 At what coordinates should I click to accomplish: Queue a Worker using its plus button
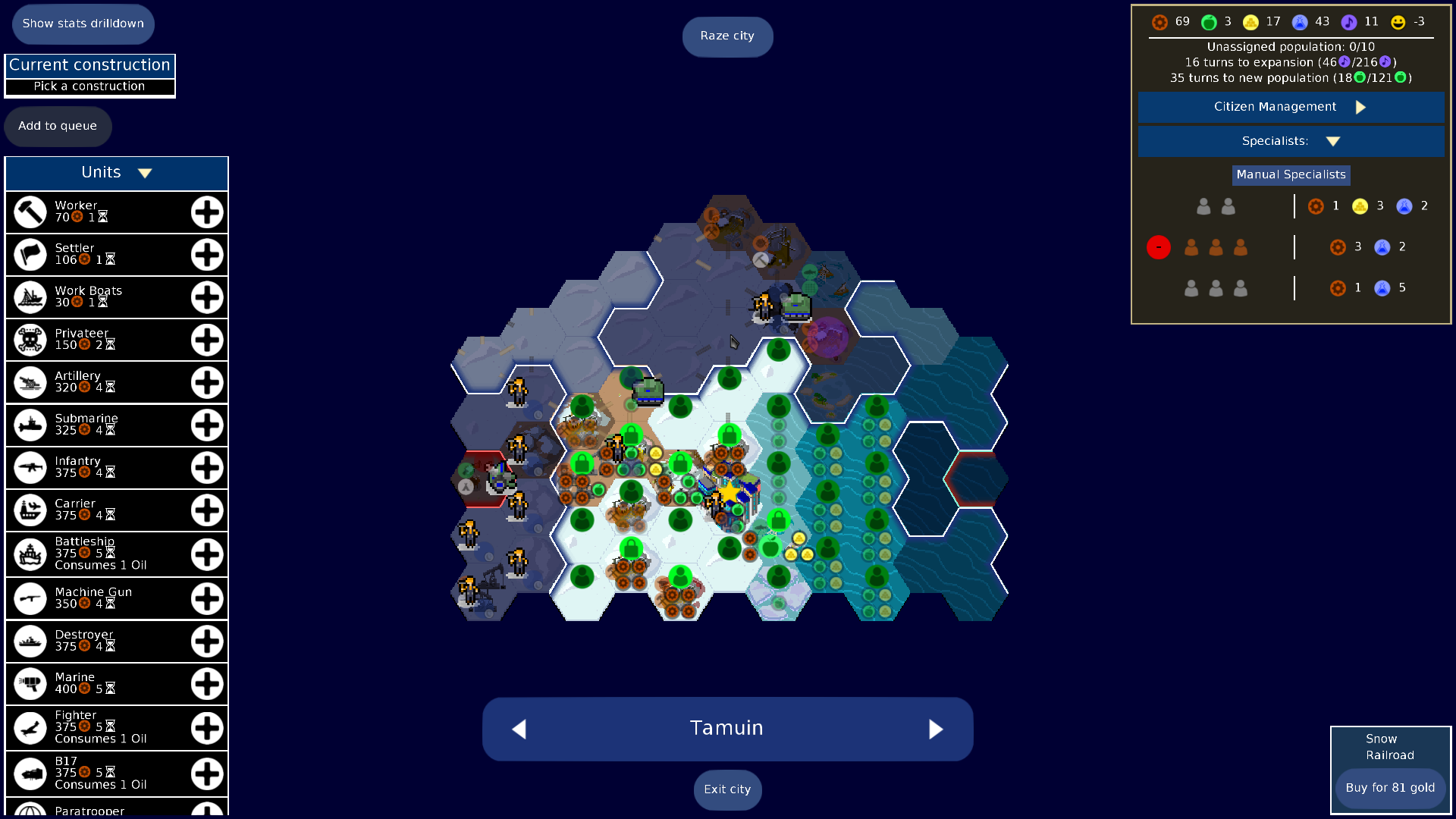coord(206,212)
